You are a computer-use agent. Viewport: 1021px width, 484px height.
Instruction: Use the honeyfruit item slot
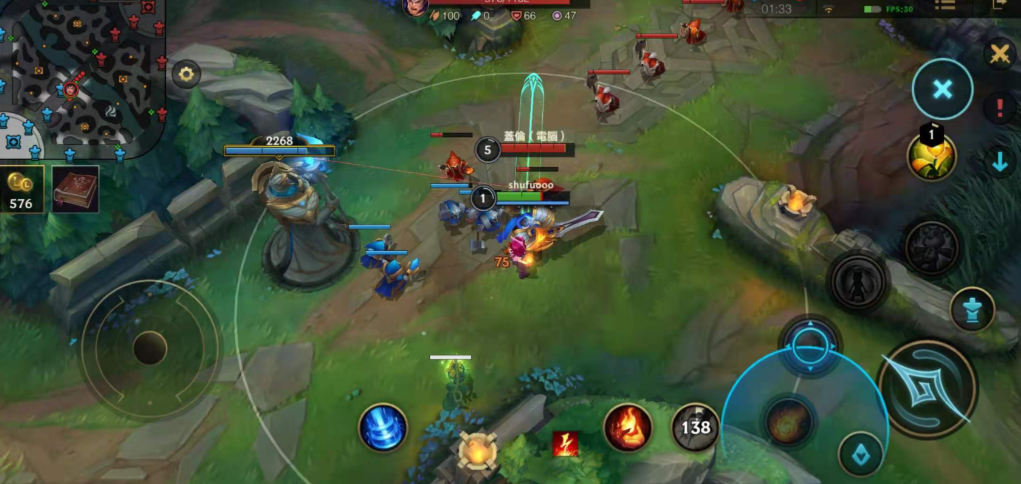click(x=931, y=155)
